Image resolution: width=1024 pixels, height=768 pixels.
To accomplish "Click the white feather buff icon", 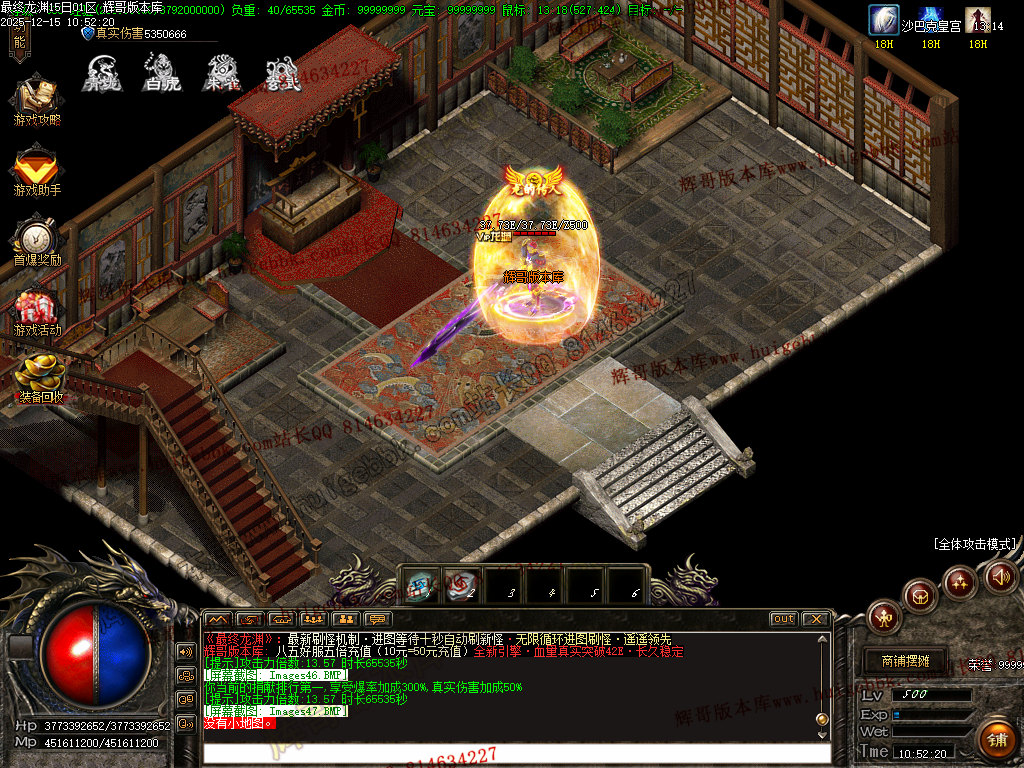I will [883, 20].
